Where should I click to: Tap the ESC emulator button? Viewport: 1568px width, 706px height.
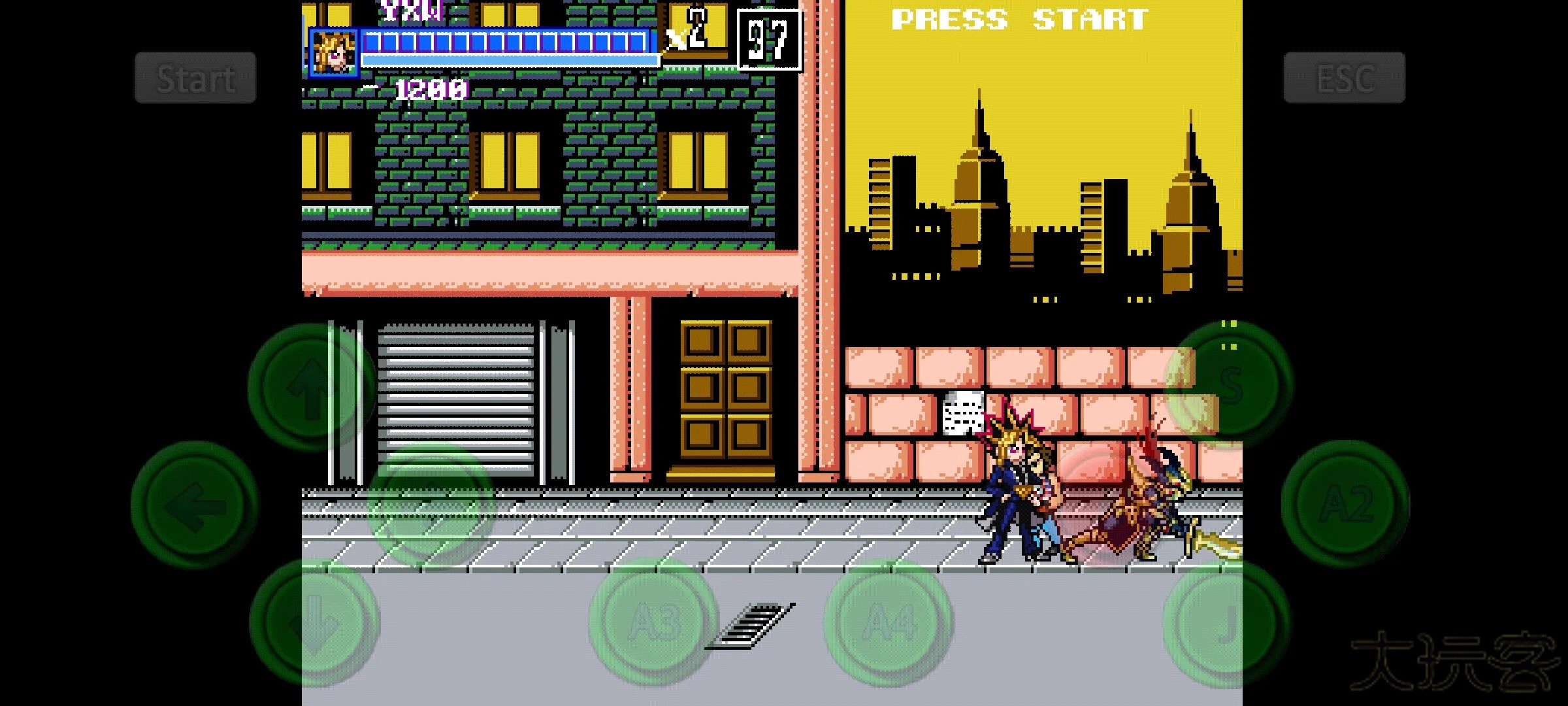1344,78
